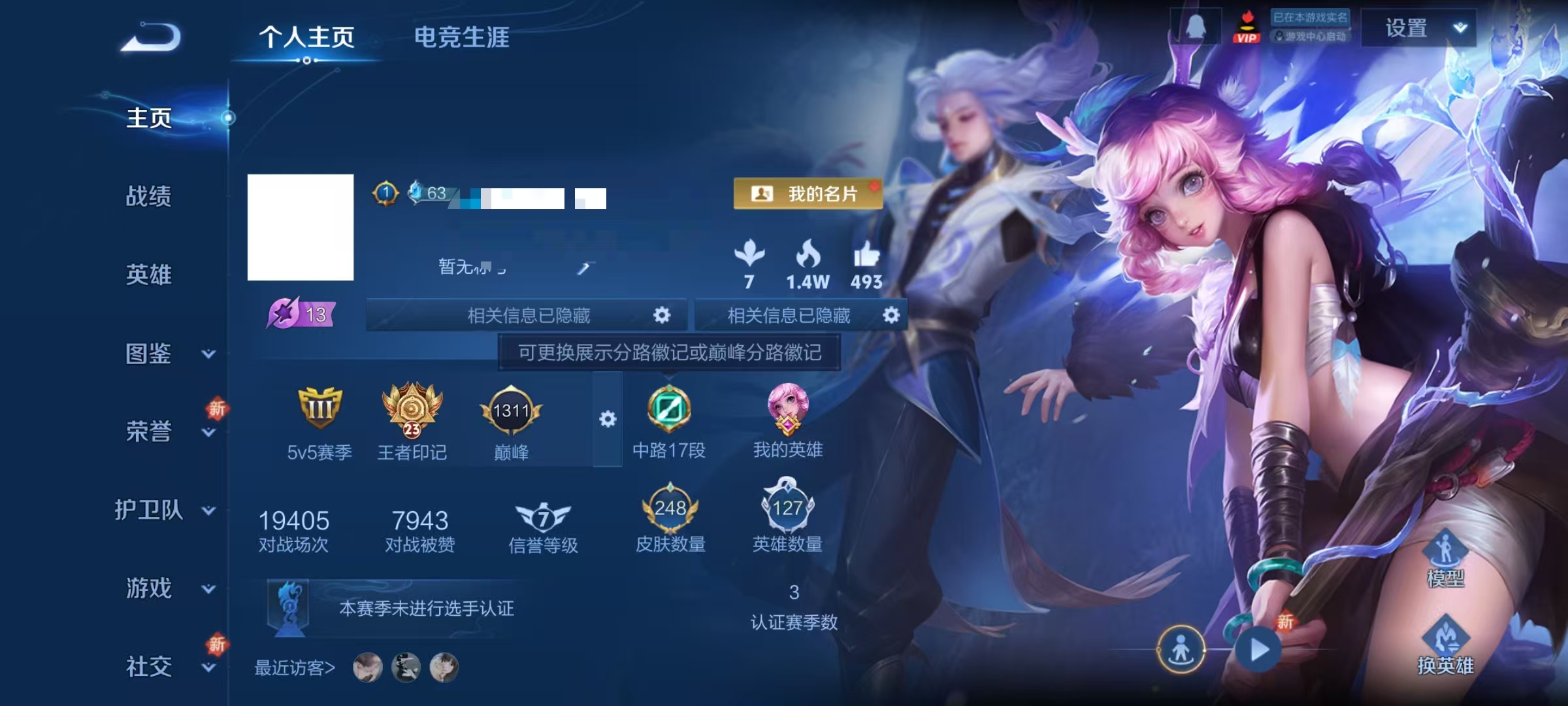Click the pencil icon to edit signature
Viewport: 1568px width, 706px height.
point(582,267)
